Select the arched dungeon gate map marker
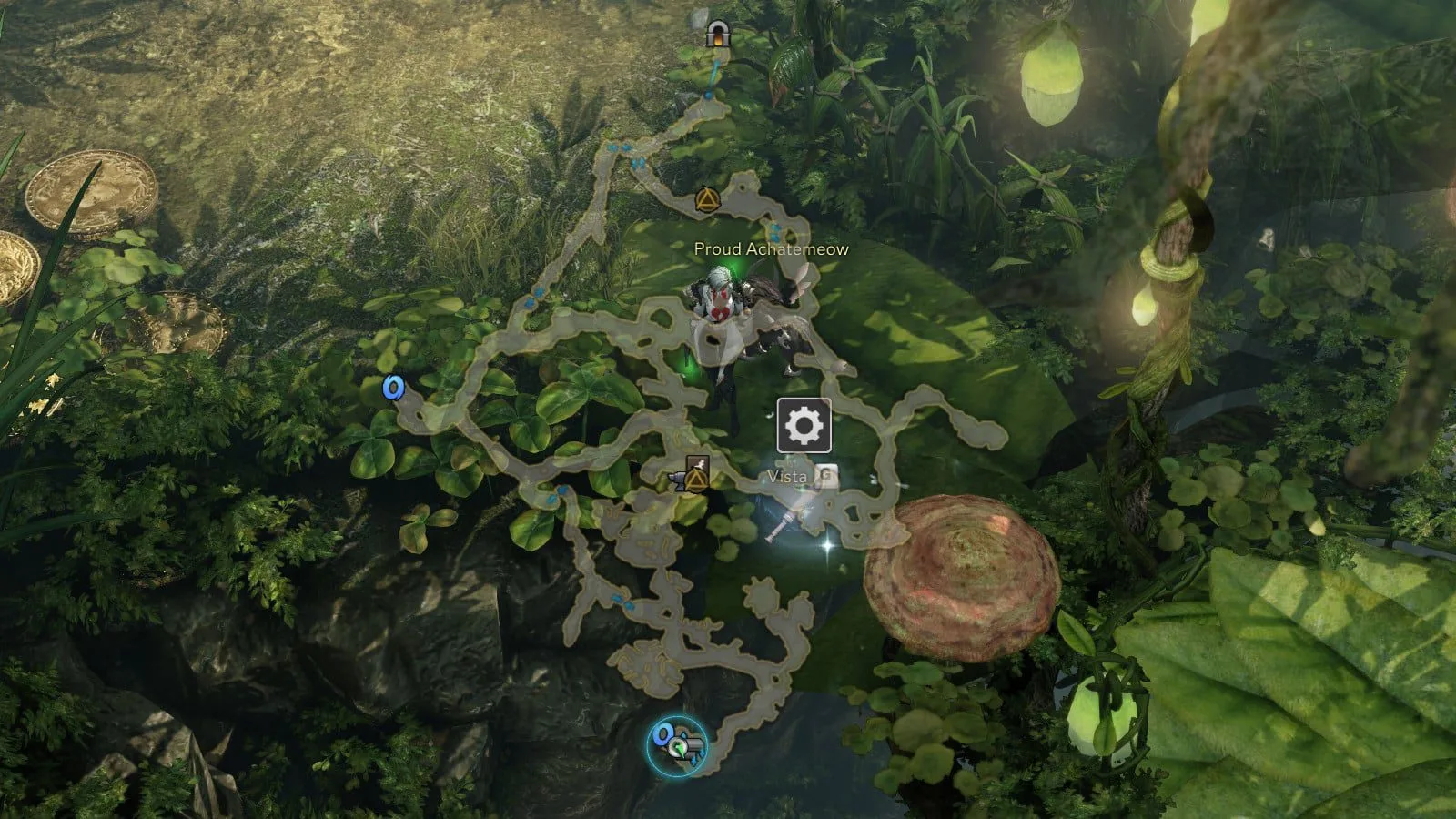Screen dimensions: 1456x819 [x=718, y=35]
